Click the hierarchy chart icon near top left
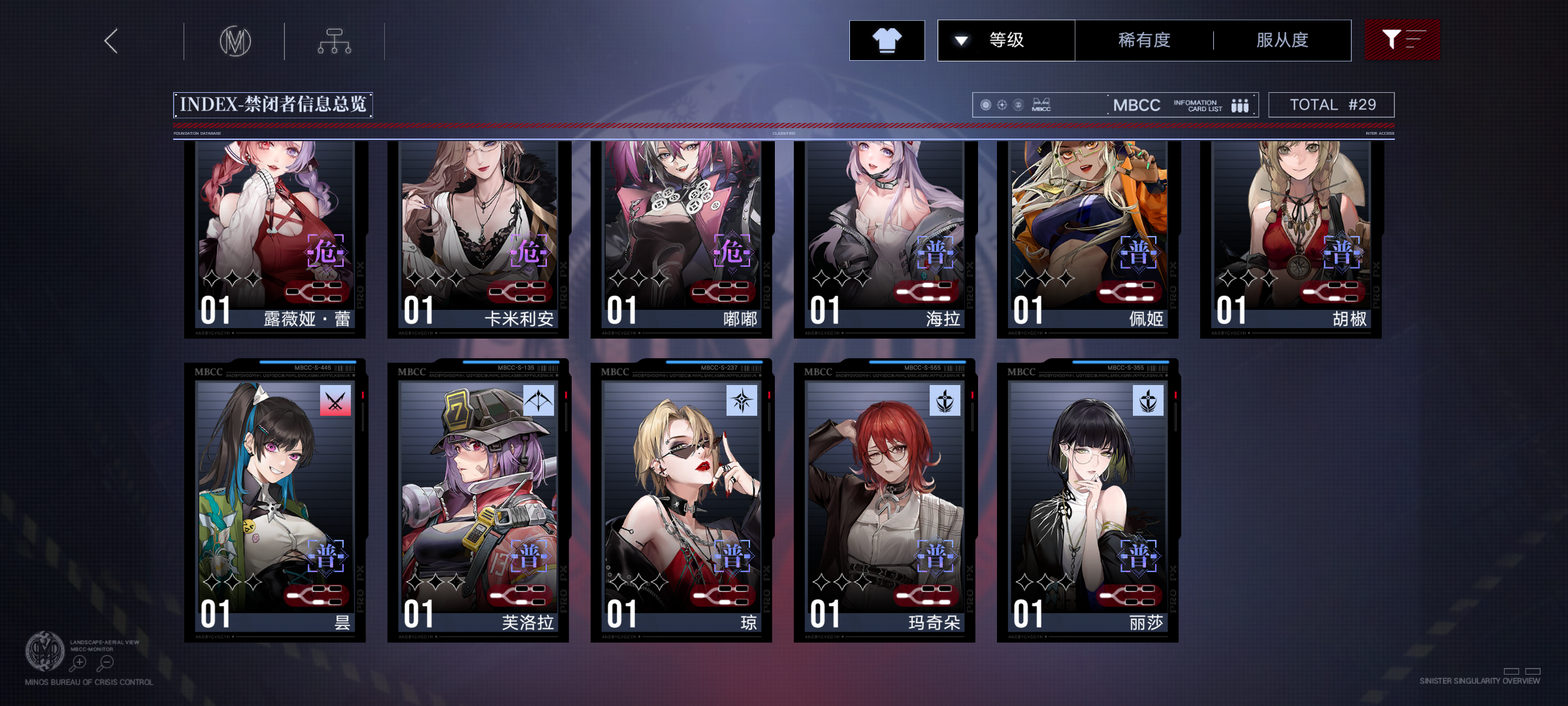This screenshot has width=1568, height=706. (x=335, y=41)
